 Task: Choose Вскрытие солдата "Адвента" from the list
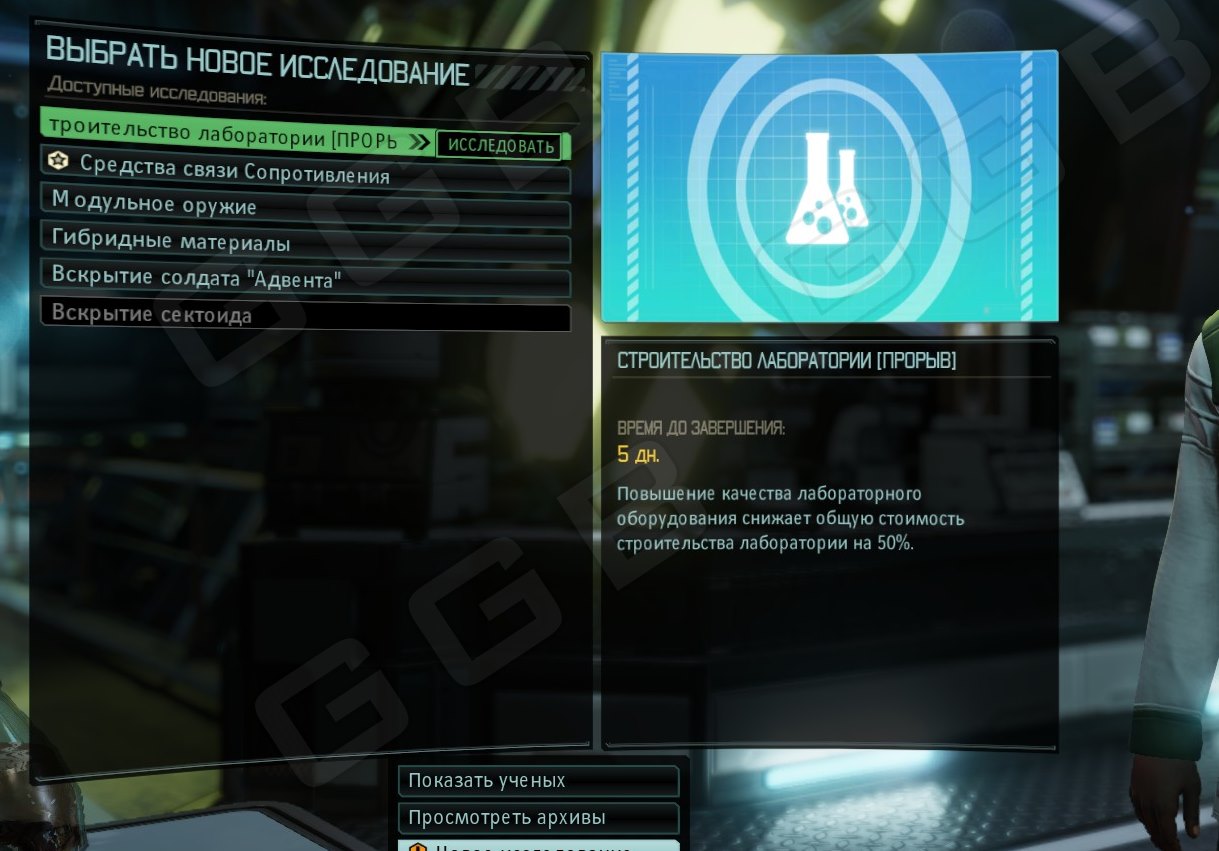305,279
